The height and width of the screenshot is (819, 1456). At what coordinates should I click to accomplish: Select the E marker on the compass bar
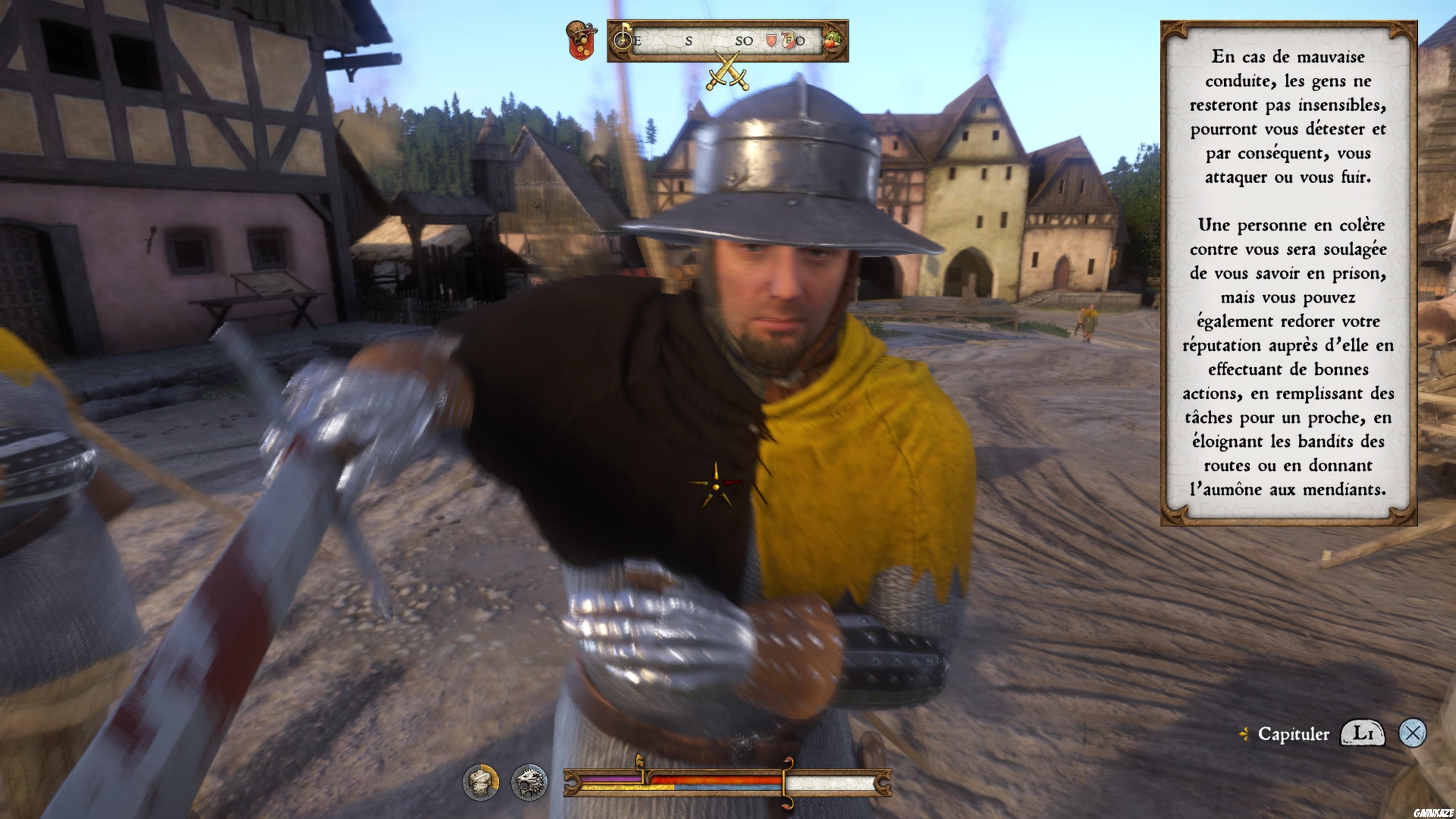coord(637,40)
